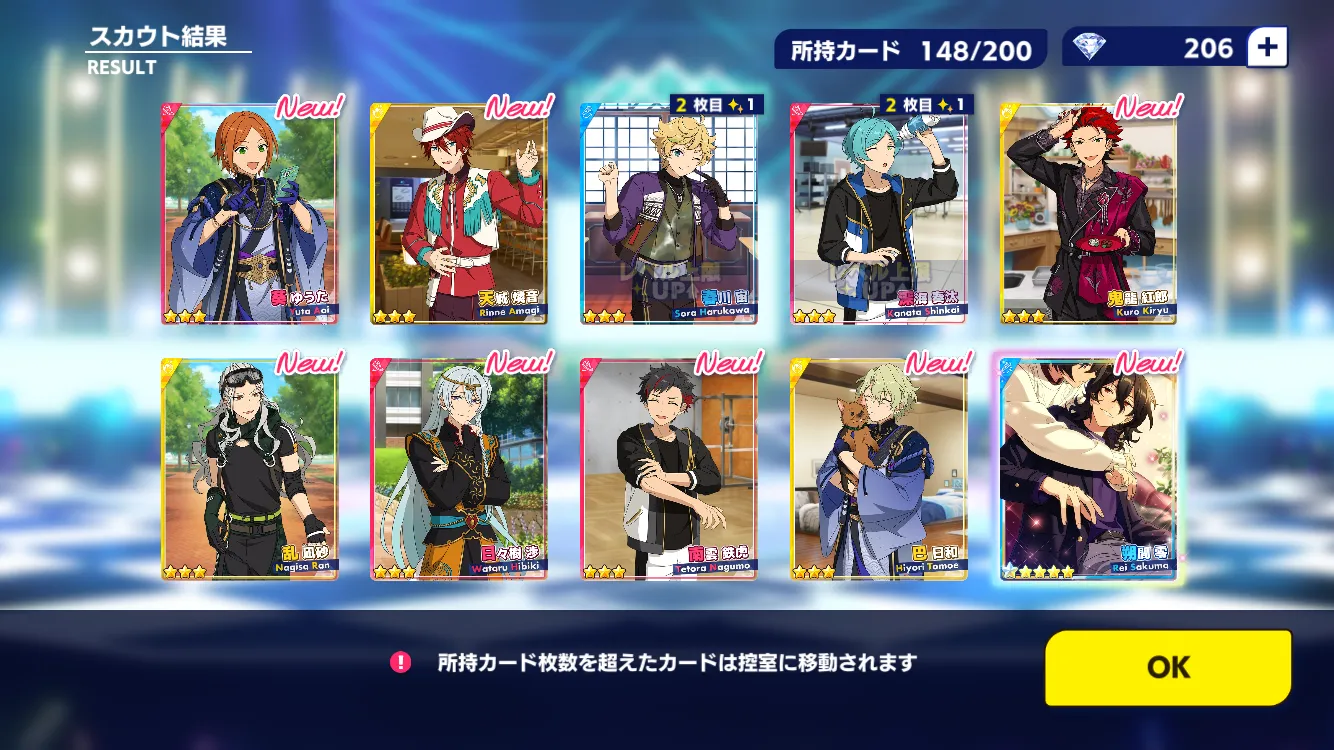View the Hiyori Tomoe card
This screenshot has width=1334, height=750.
[879, 469]
